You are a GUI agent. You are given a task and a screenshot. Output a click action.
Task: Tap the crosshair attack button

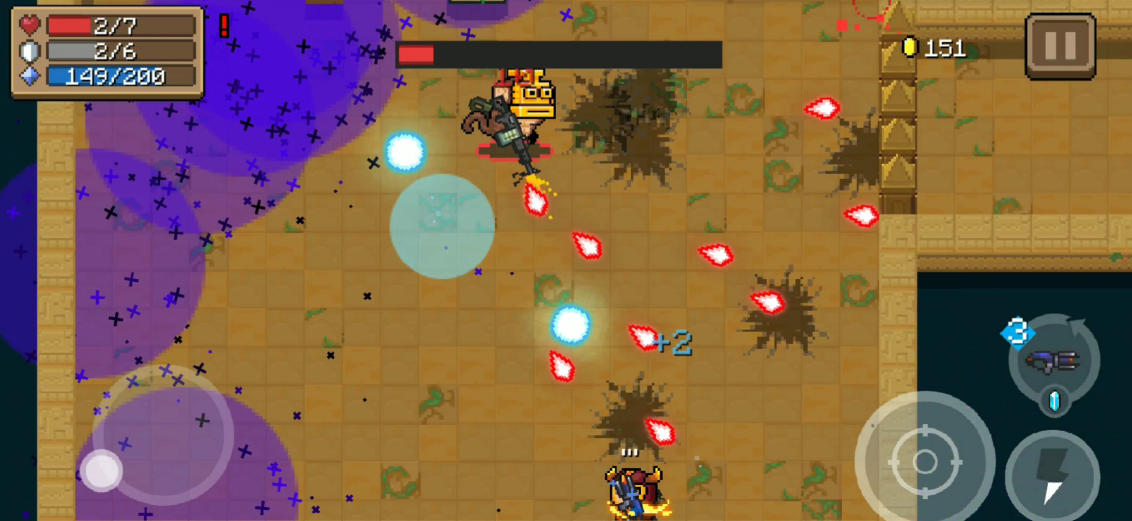coord(925,461)
